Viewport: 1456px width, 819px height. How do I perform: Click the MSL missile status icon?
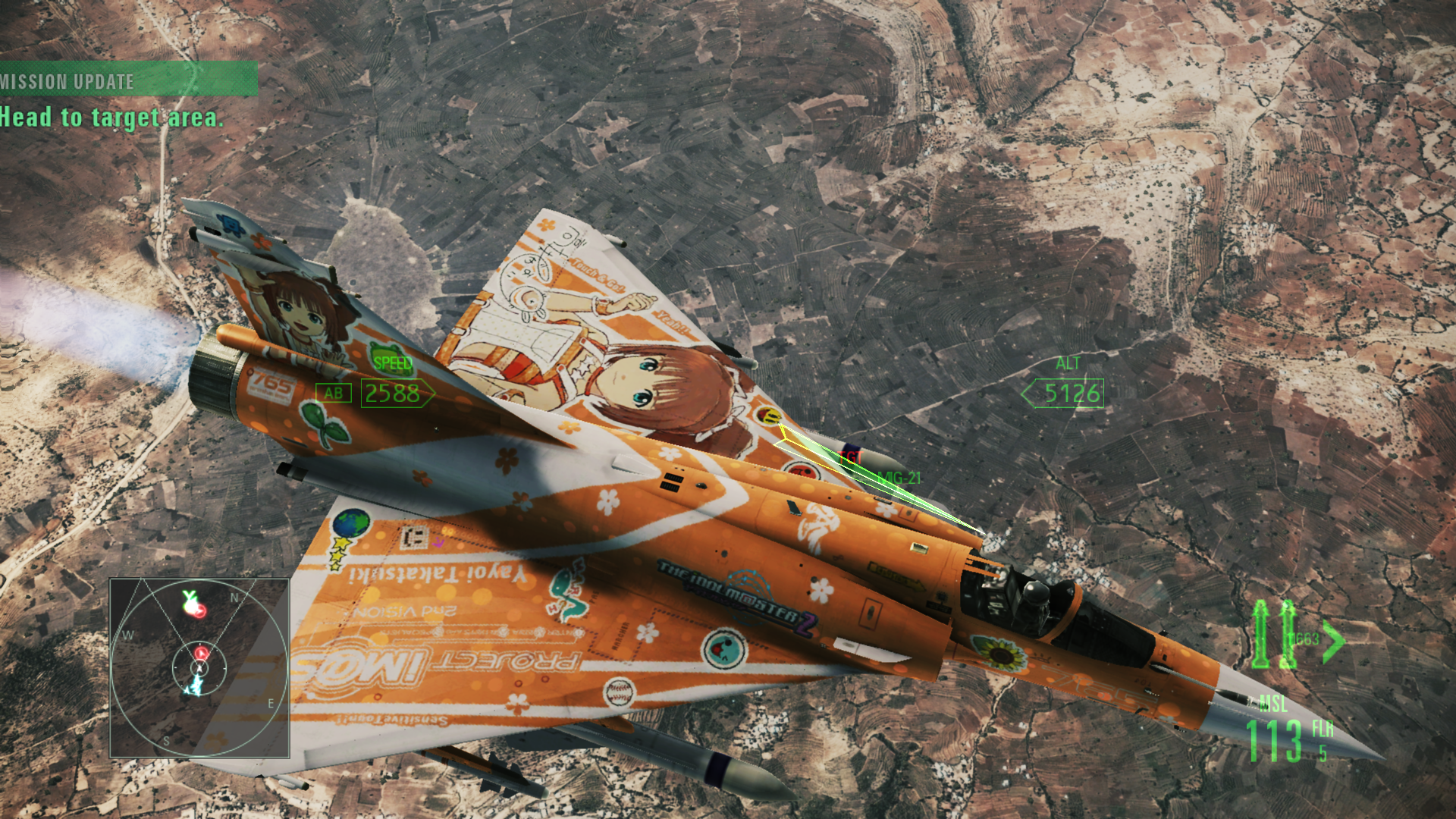coord(1273,702)
